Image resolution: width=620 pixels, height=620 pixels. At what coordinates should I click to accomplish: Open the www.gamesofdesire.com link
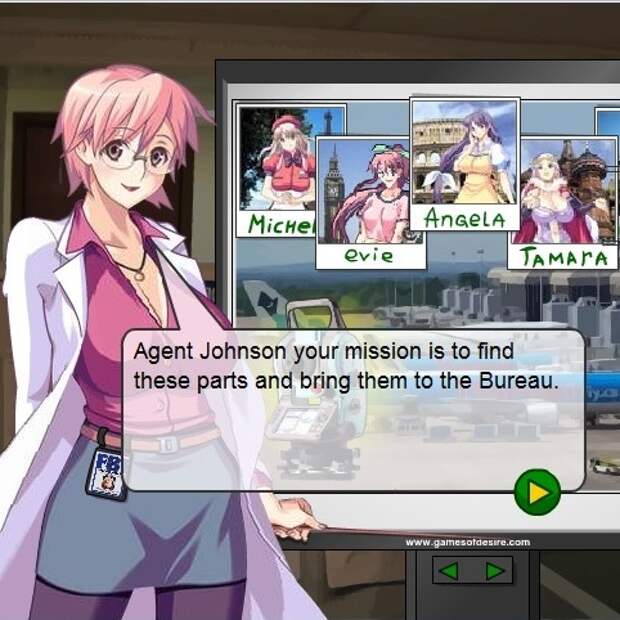(x=467, y=542)
